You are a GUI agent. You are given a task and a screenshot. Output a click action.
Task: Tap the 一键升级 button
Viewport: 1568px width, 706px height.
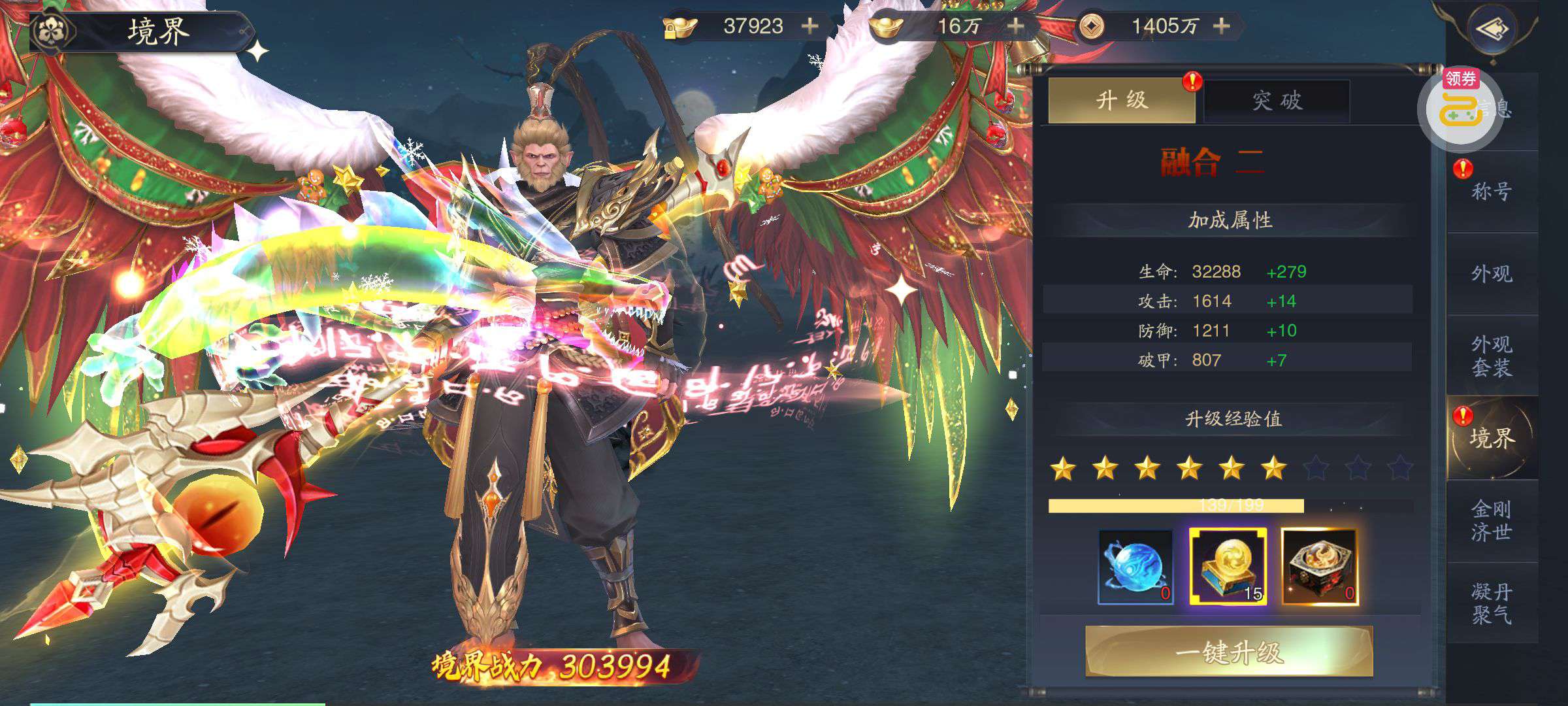(1228, 652)
